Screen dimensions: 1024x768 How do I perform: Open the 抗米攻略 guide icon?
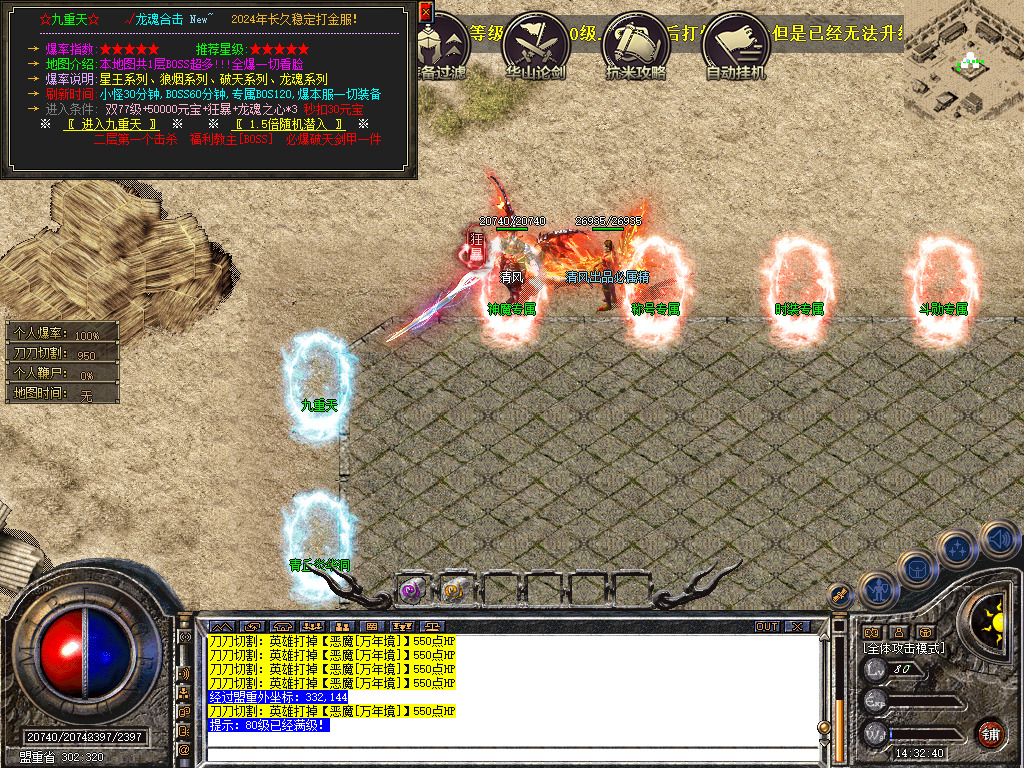click(636, 44)
